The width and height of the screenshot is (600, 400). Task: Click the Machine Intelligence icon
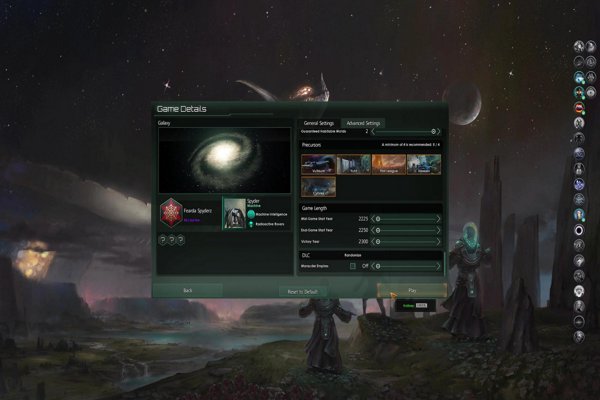[252, 212]
